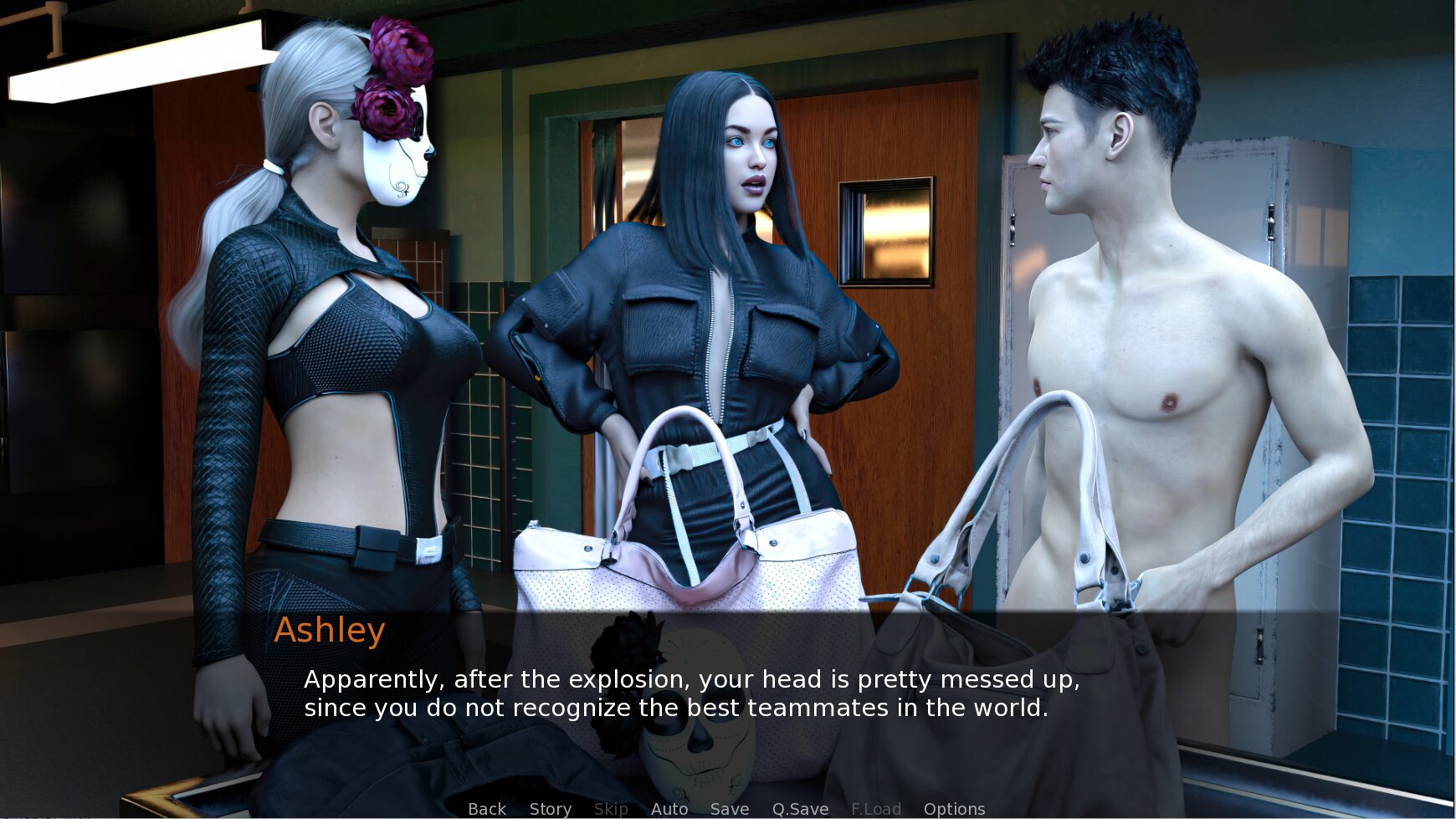Go back to the previous dialogue line
The height and width of the screenshot is (819, 1456).
487,808
